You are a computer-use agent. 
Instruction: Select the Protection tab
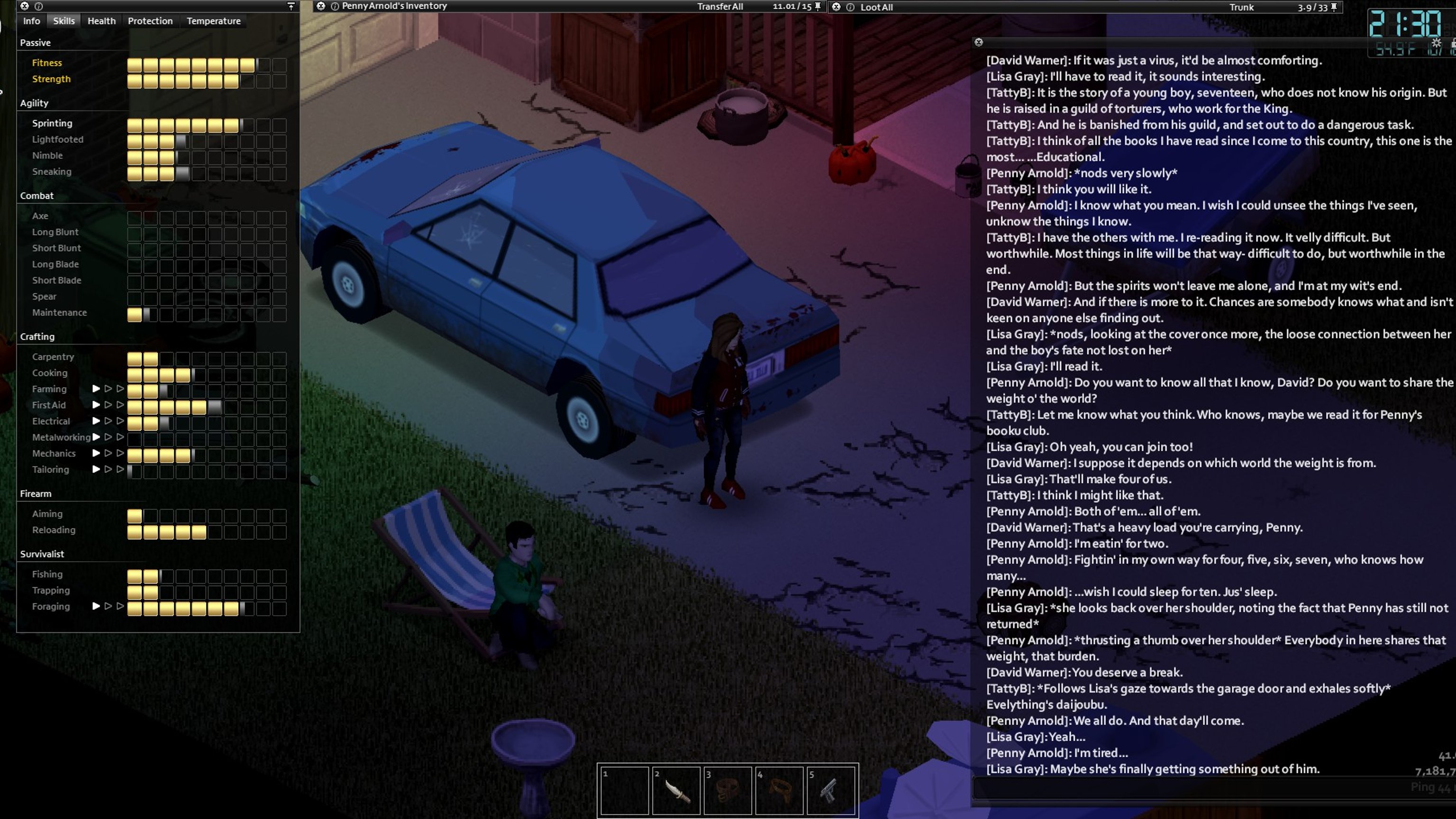click(x=150, y=21)
